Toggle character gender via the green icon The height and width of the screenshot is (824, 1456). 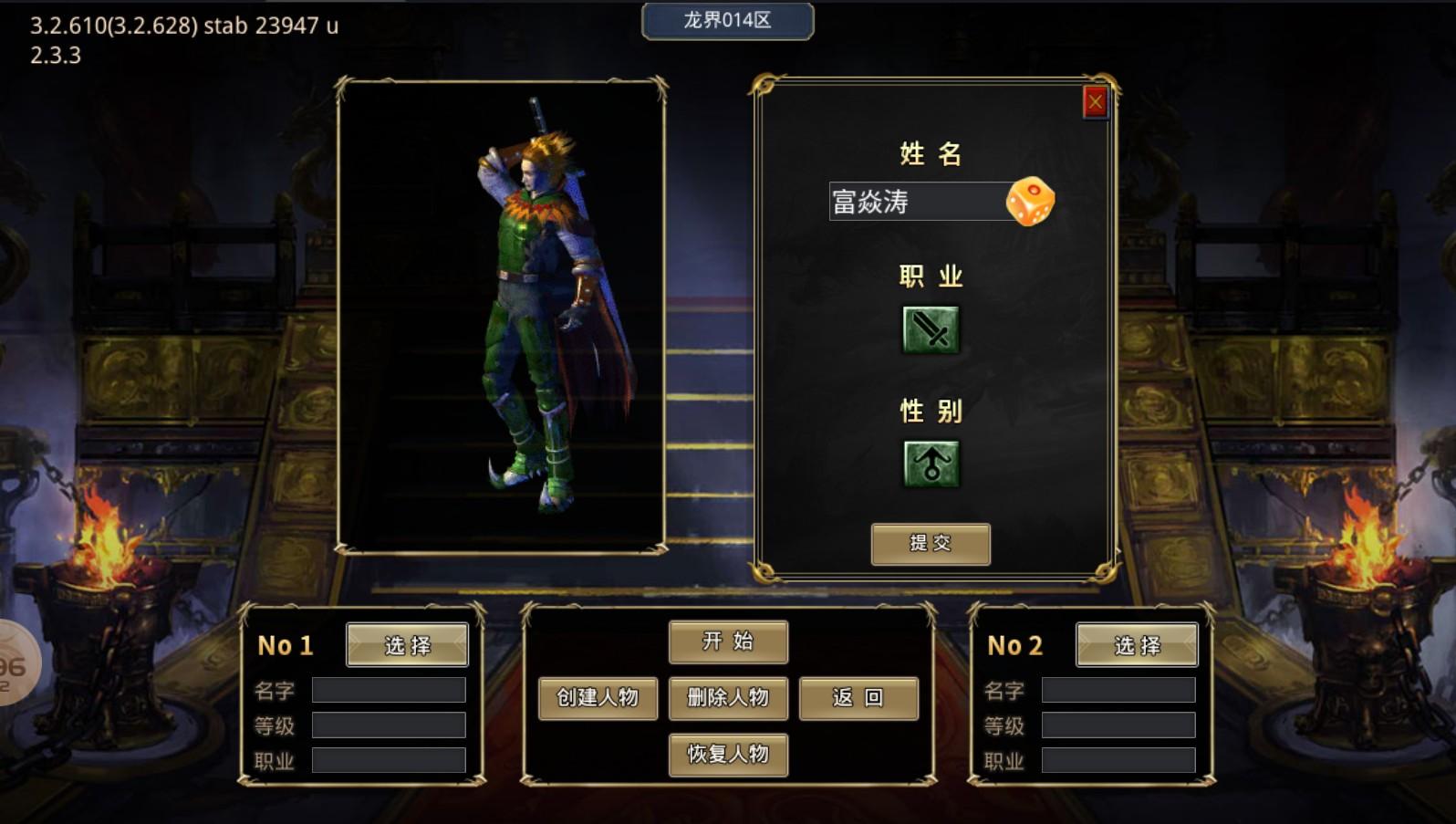[930, 461]
